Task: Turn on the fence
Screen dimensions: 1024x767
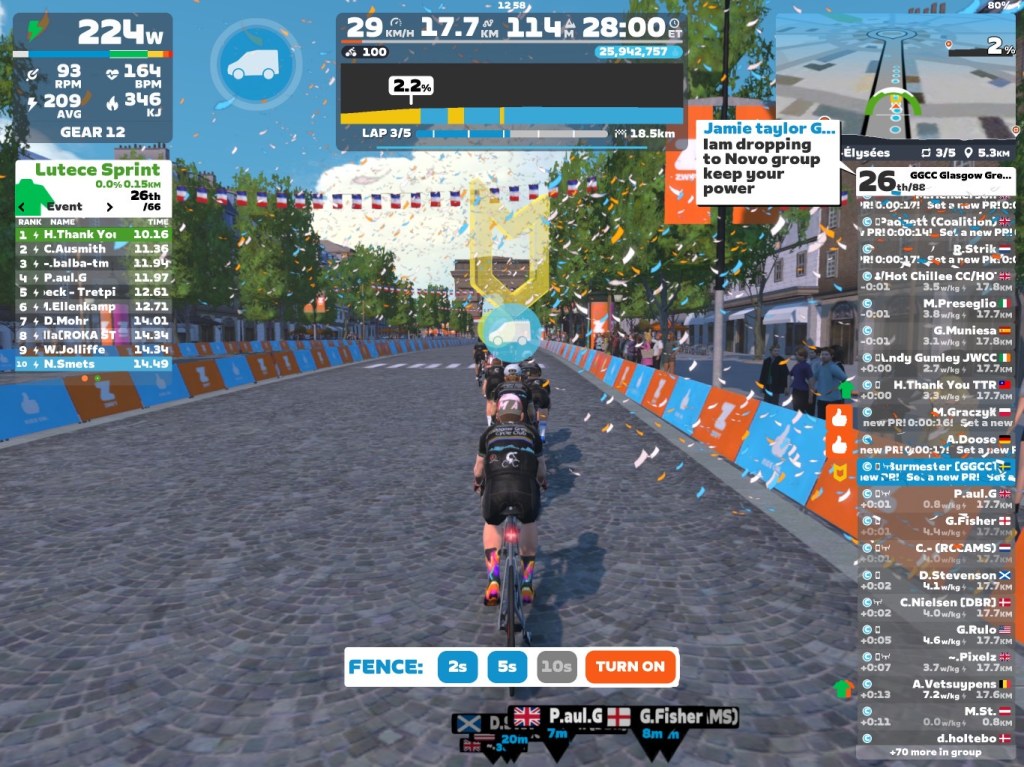Action: (x=630, y=667)
